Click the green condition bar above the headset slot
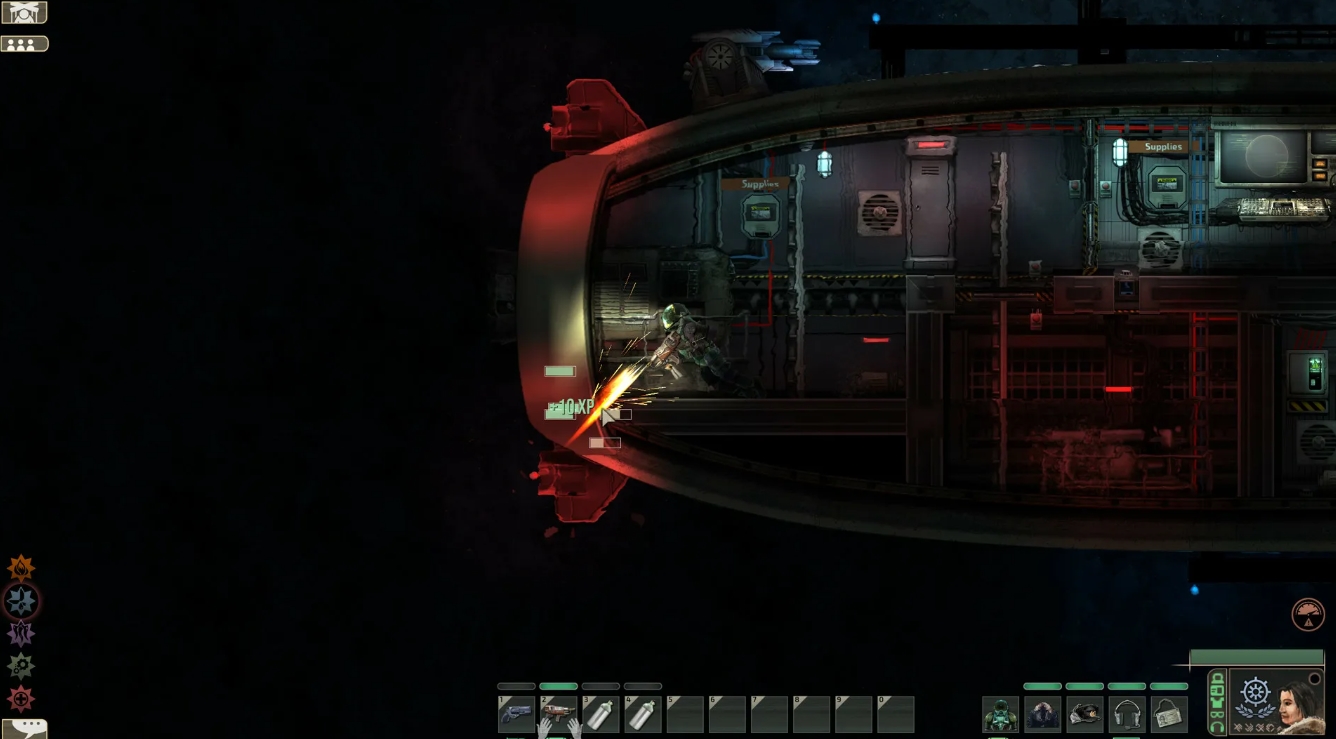The image size is (1336, 739). tap(1127, 686)
